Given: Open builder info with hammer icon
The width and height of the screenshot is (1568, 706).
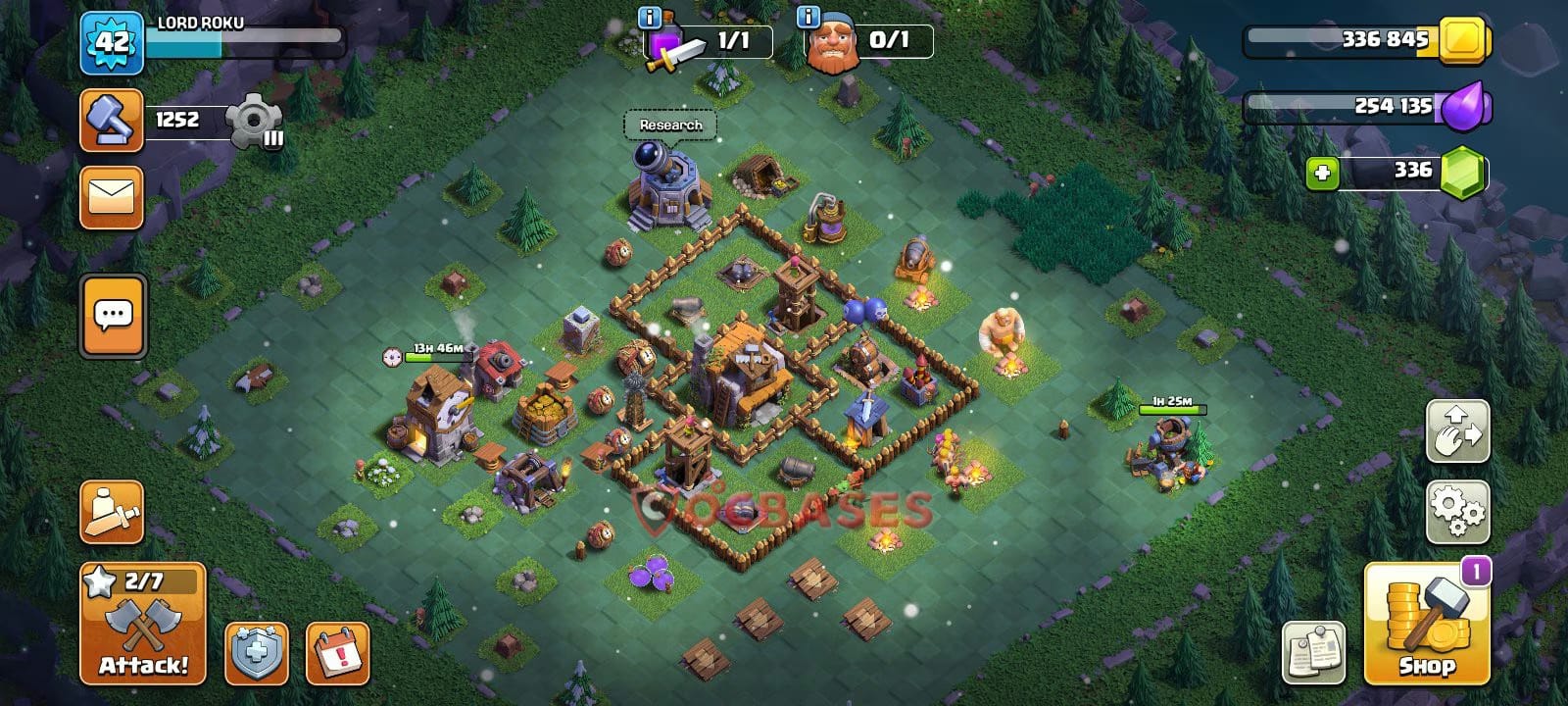Looking at the screenshot, I should click(111, 120).
